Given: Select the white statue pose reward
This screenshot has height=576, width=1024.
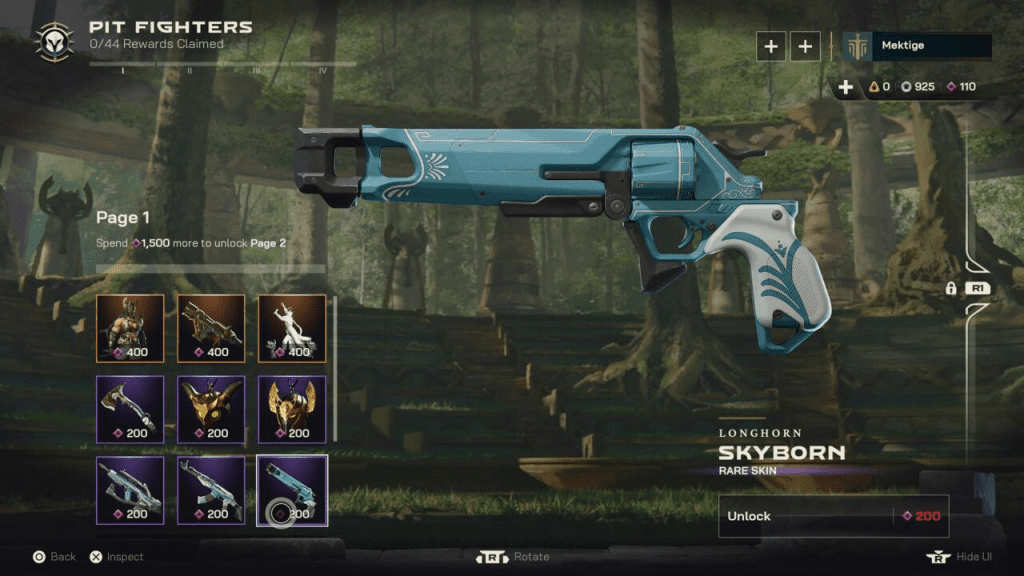Looking at the screenshot, I should [292, 327].
